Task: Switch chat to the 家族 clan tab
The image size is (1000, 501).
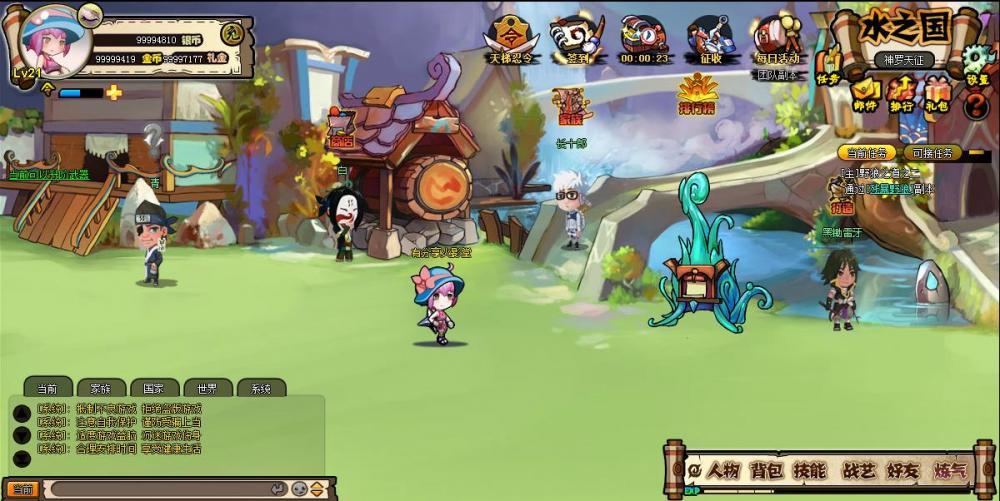Action: point(101,388)
